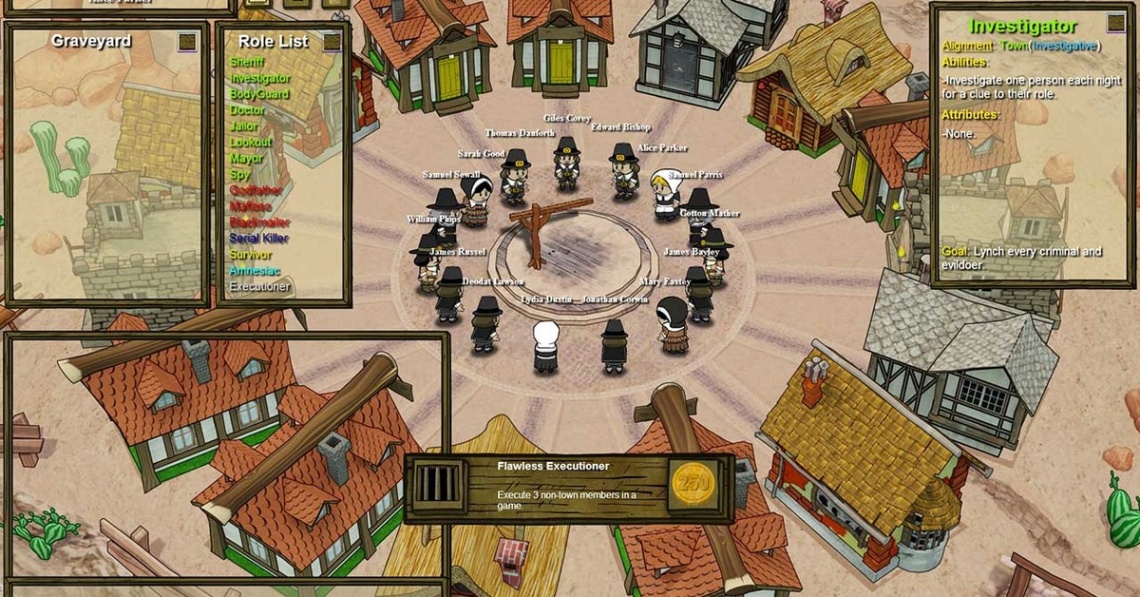Choose Mafioso in the Role List
1140x597 pixels.
point(251,206)
